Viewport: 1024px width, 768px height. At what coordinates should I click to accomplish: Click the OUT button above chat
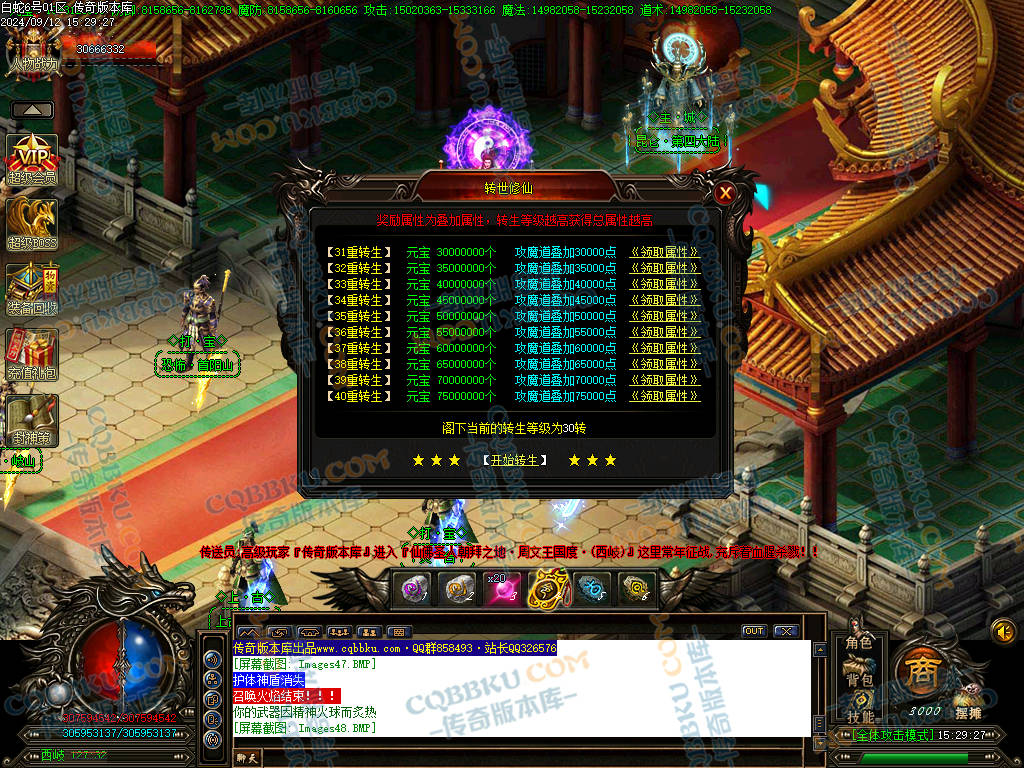point(754,631)
